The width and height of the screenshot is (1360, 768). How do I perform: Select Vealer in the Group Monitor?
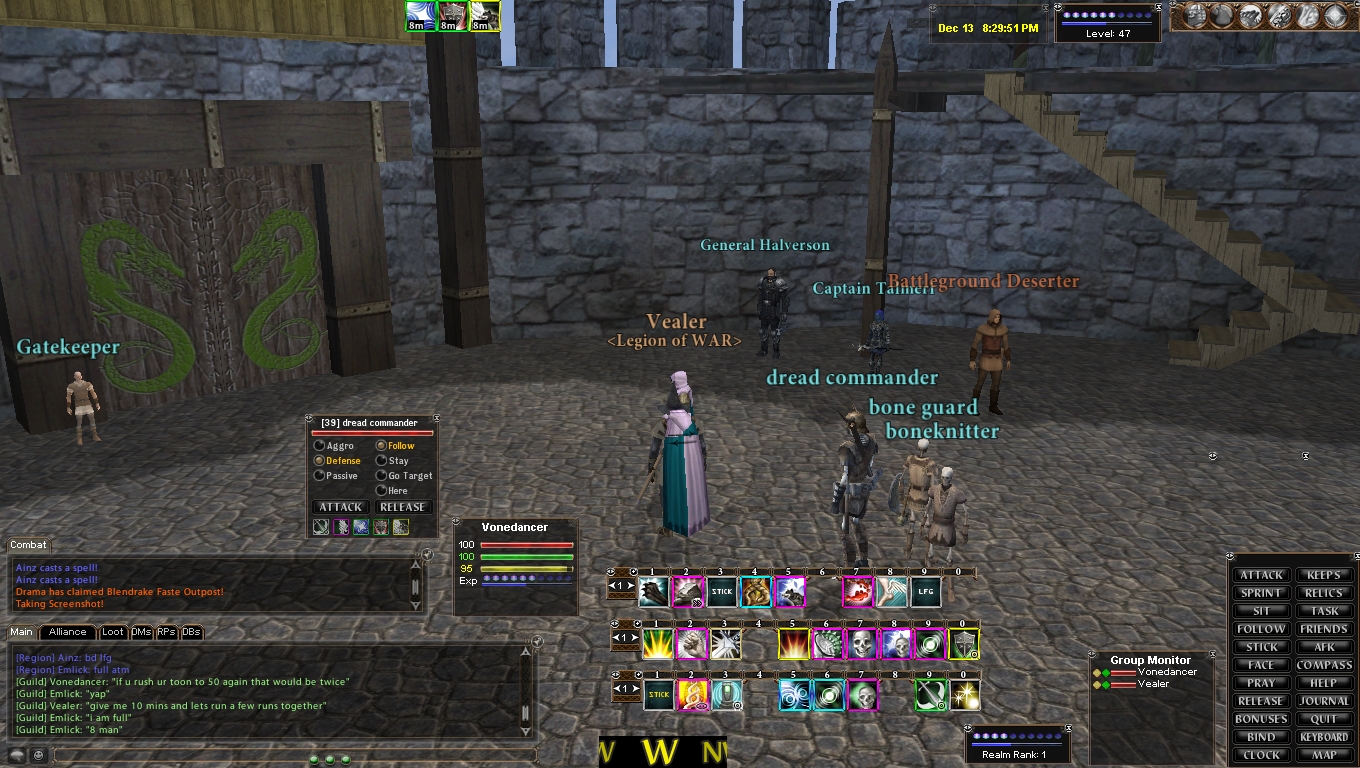click(1153, 684)
